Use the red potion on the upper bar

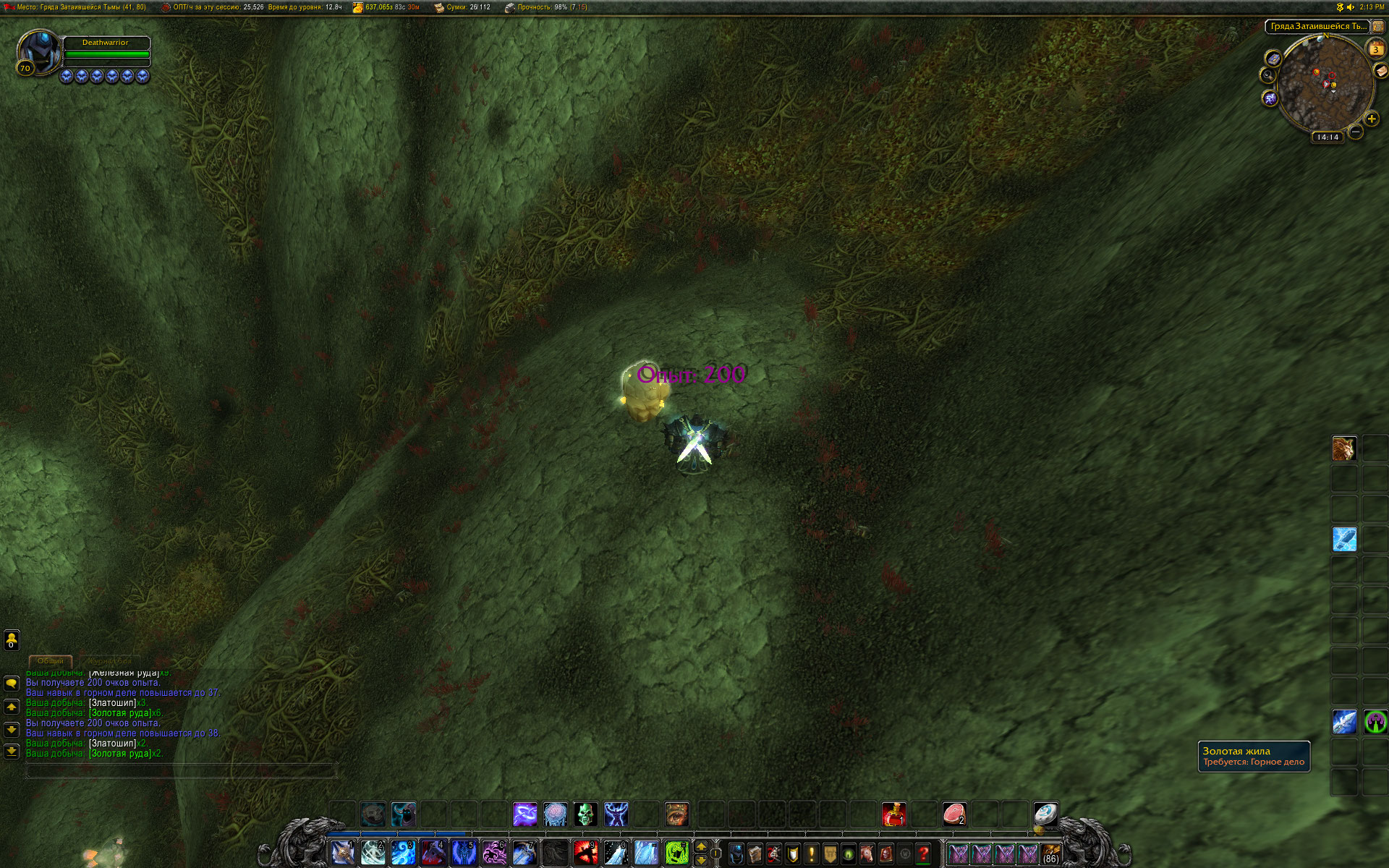pos(893,814)
